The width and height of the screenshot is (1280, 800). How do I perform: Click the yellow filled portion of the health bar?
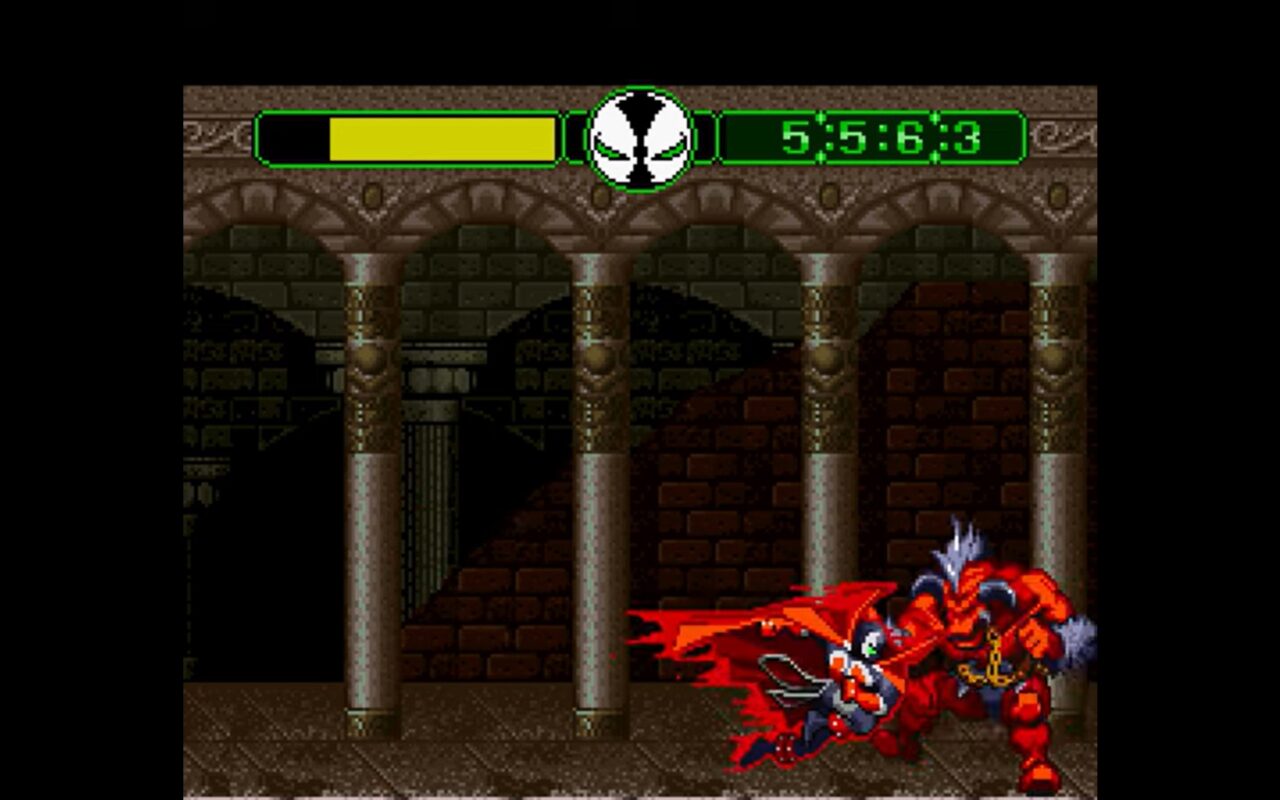click(x=440, y=136)
